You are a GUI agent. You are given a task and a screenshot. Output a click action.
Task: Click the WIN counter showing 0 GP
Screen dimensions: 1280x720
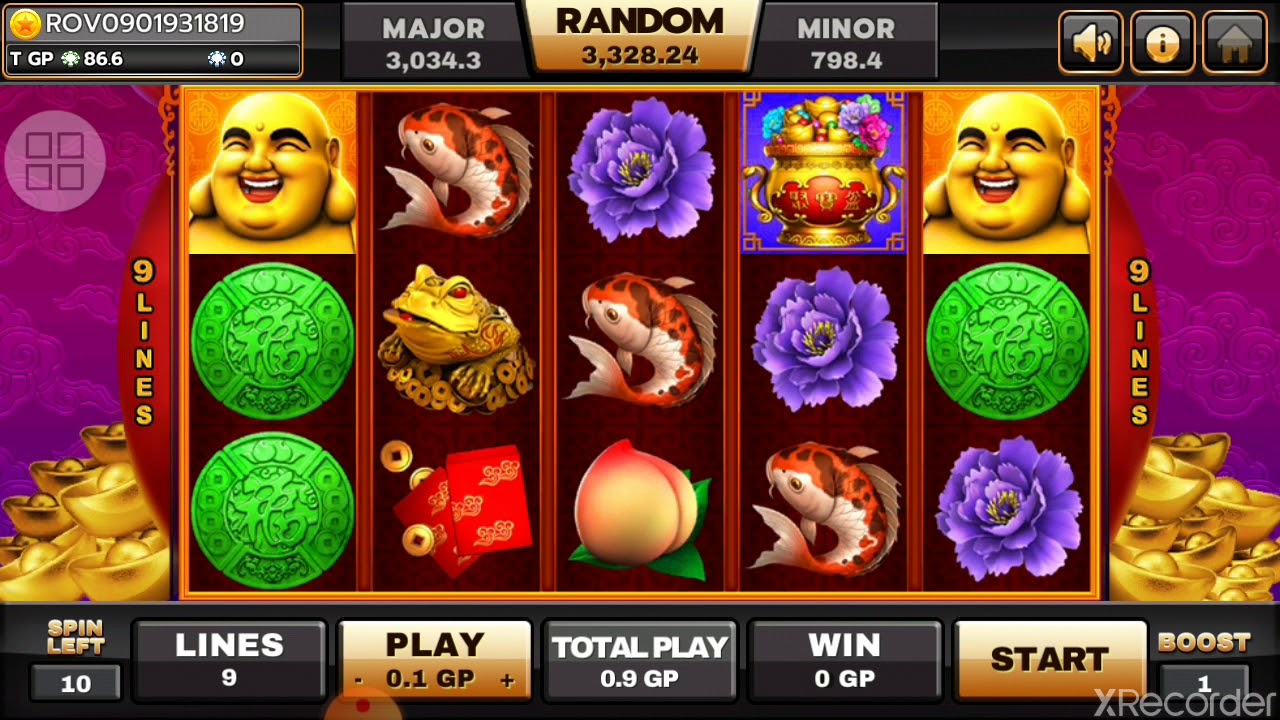click(843, 660)
